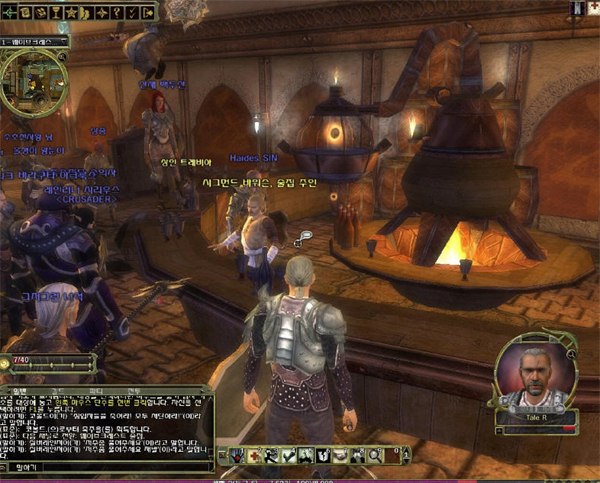Open the scroll page icon in top menu
This screenshot has width=600, height=483.
tap(25, 12)
